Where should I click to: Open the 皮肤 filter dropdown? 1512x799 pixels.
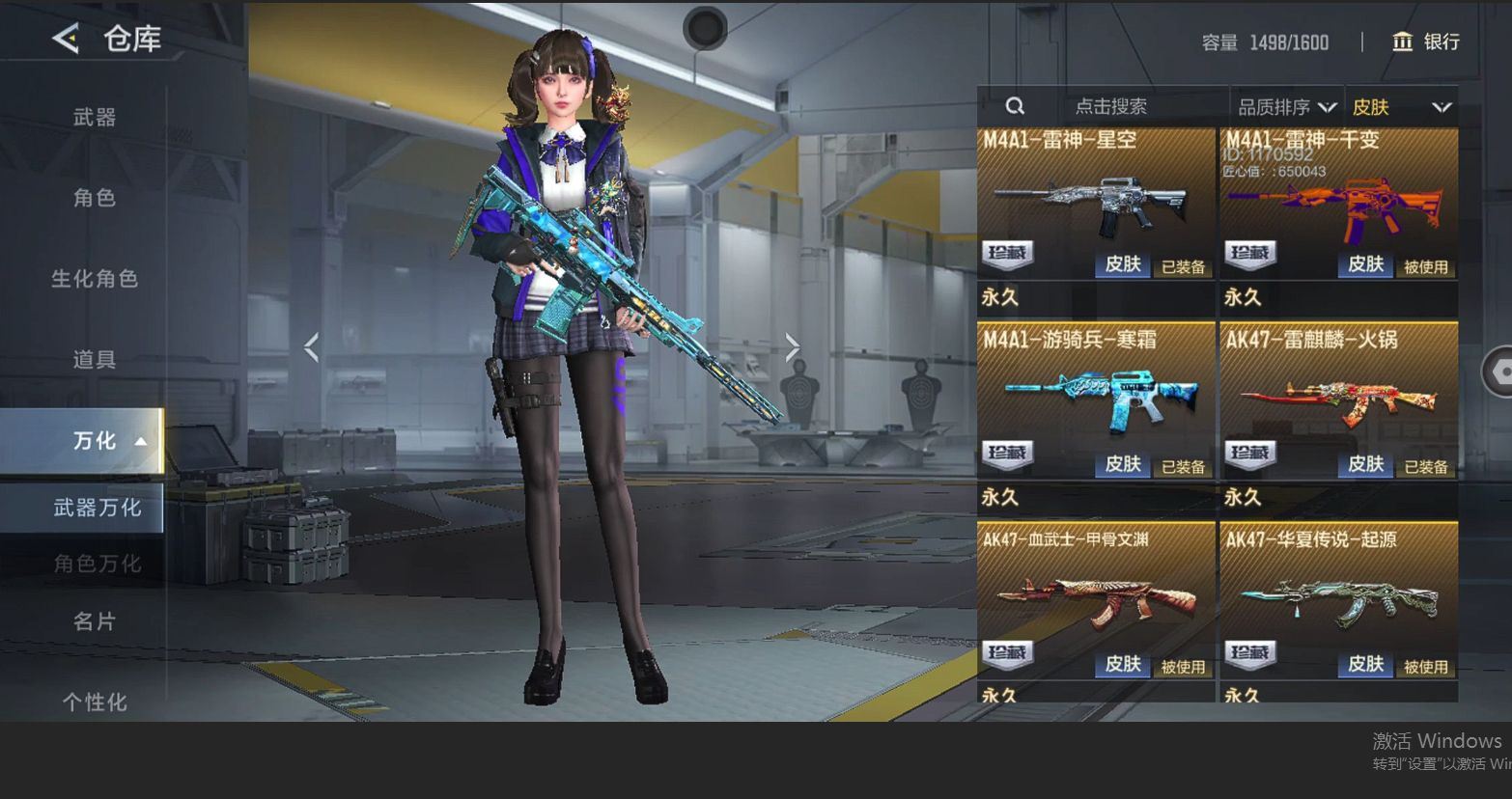1401,107
